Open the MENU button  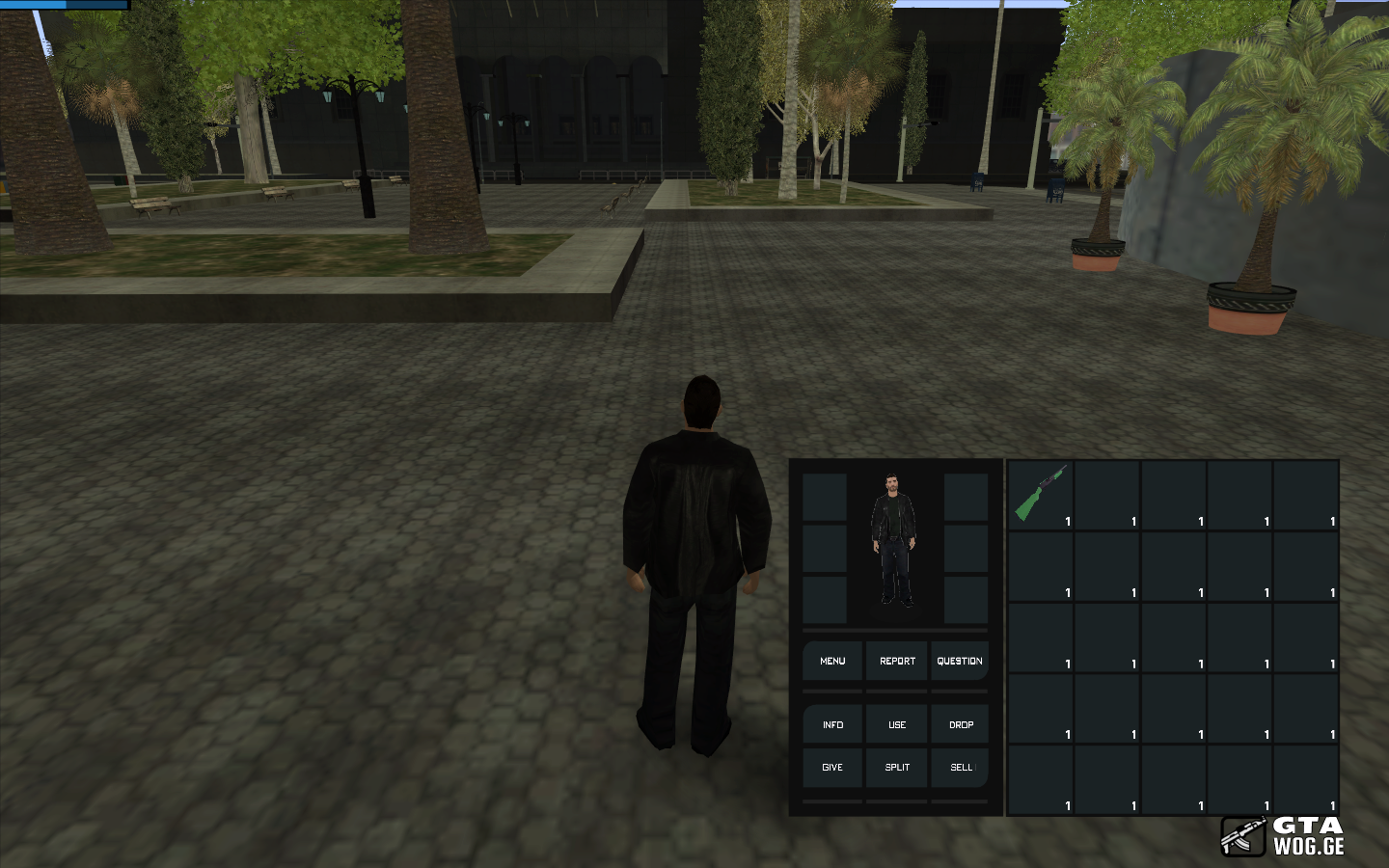coord(832,662)
